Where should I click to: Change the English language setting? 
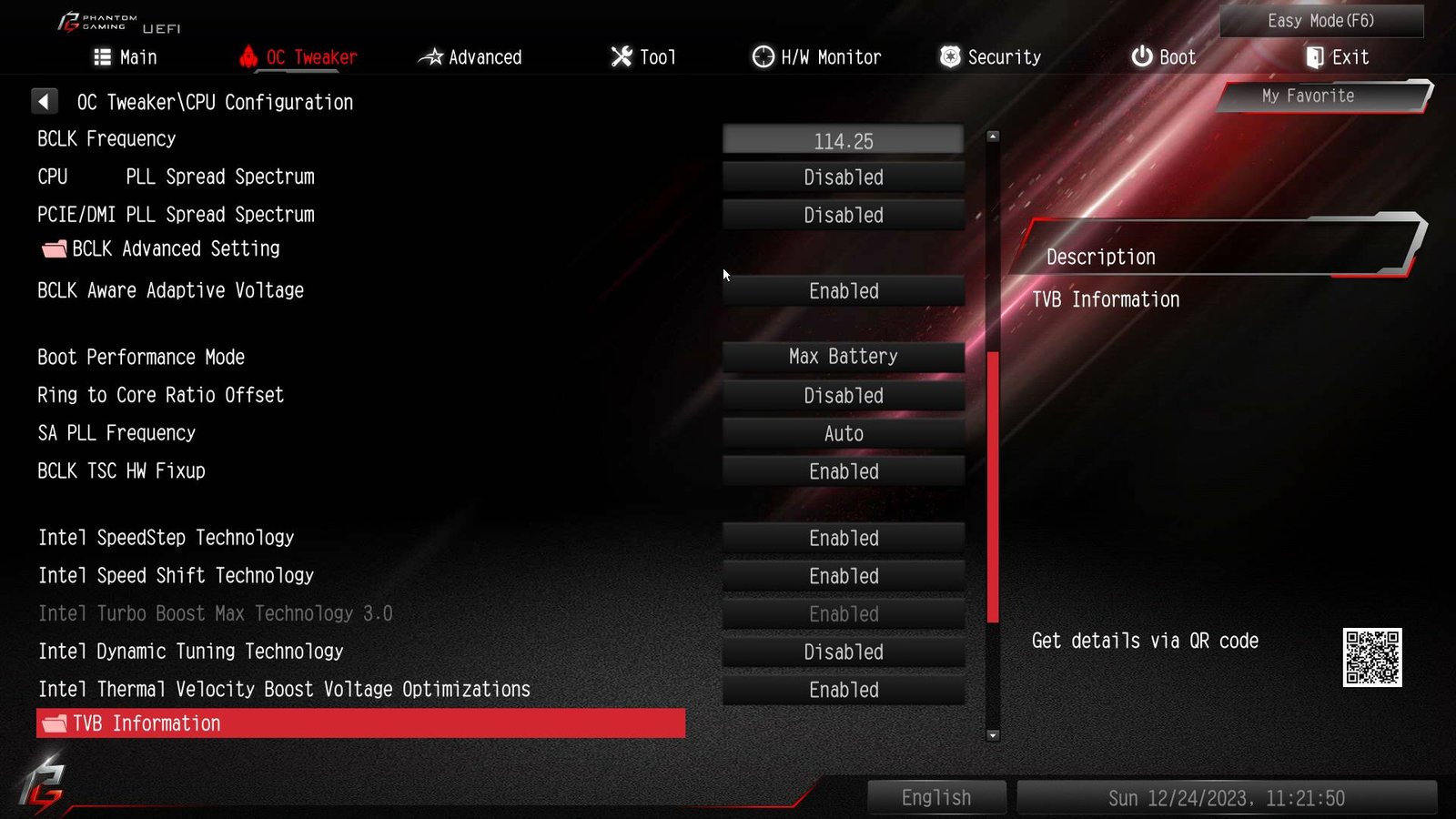tap(936, 798)
